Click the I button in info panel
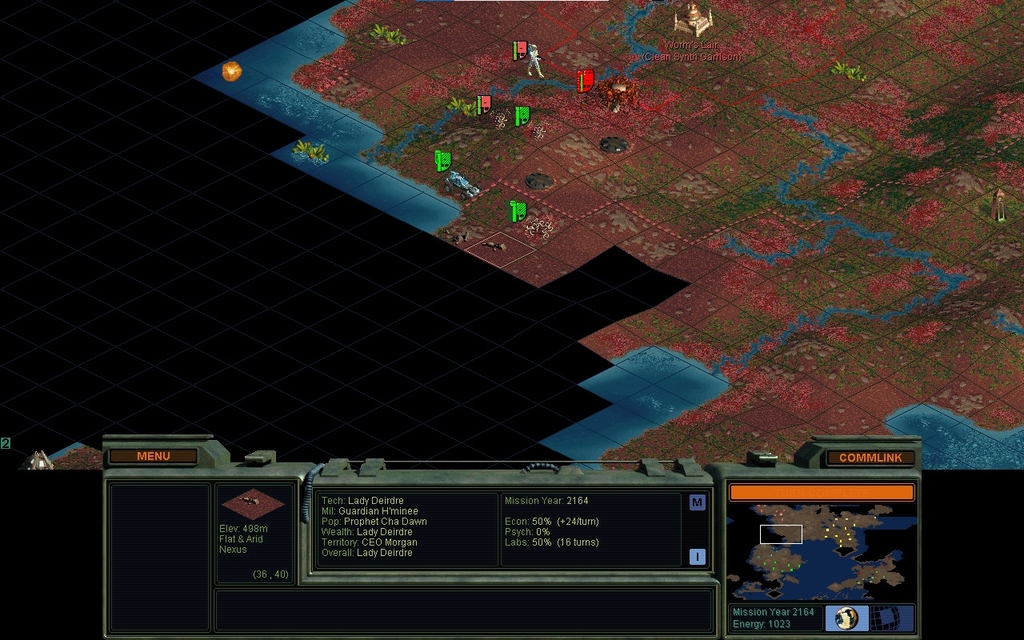The width and height of the screenshot is (1024, 640). click(697, 557)
